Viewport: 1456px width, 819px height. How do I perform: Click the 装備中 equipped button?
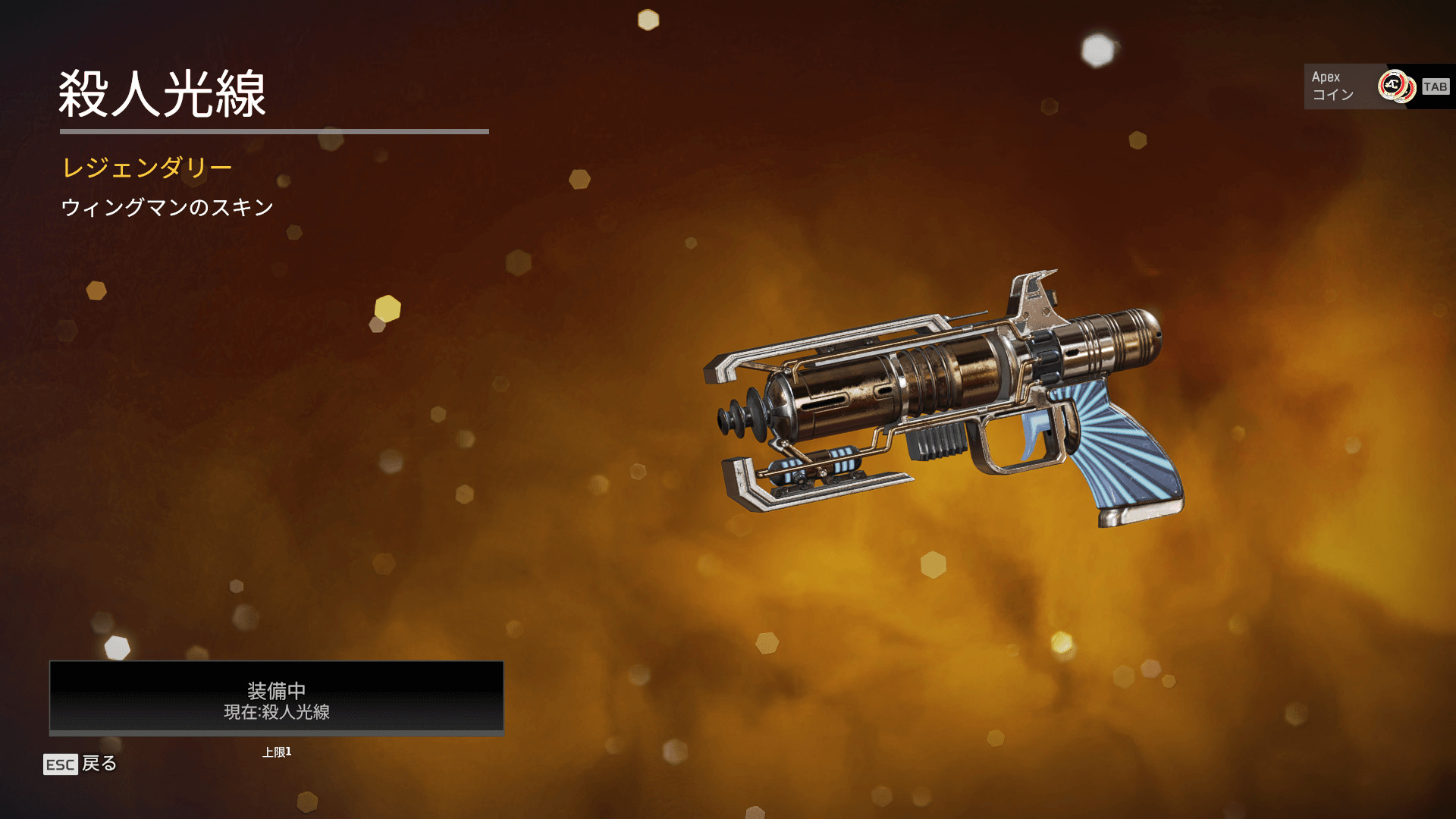(276, 698)
